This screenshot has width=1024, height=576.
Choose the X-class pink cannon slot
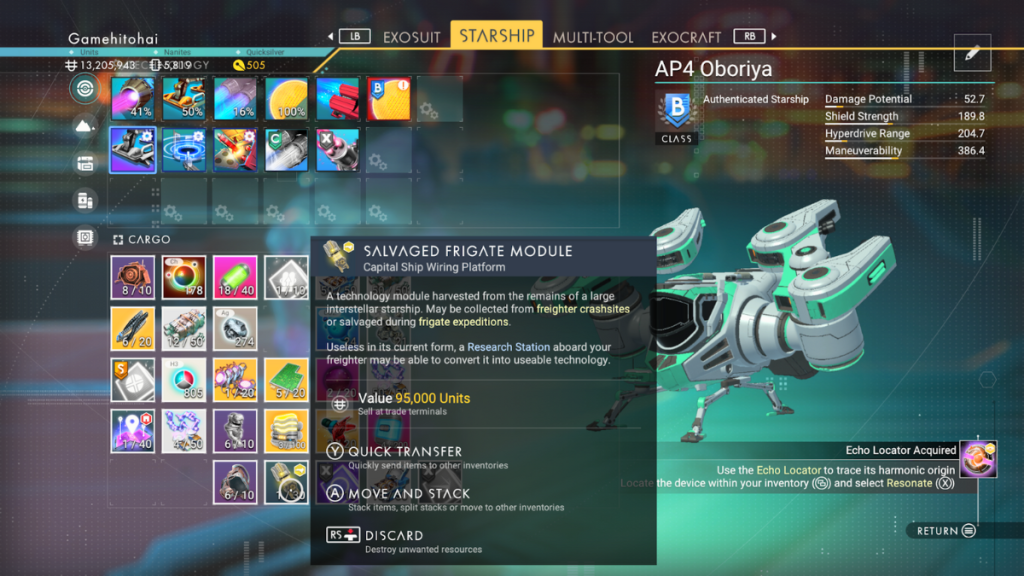338,150
